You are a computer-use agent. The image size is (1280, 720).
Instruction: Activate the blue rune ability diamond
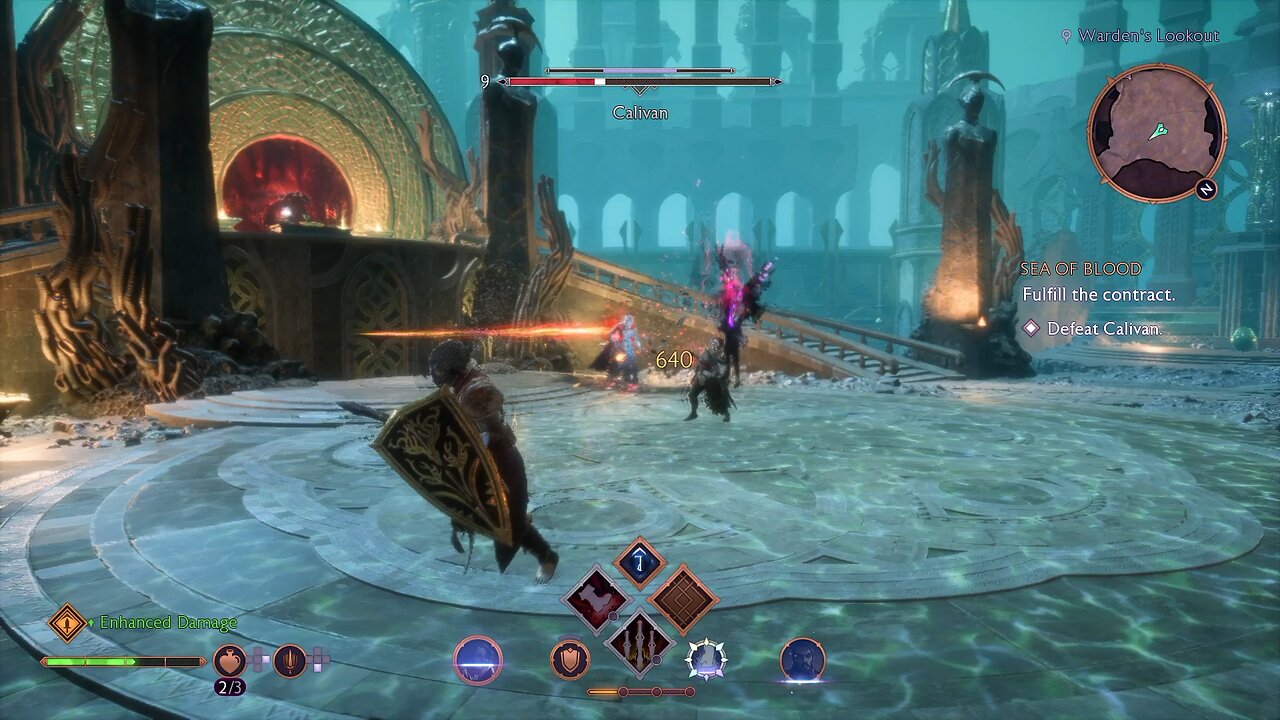tap(640, 563)
